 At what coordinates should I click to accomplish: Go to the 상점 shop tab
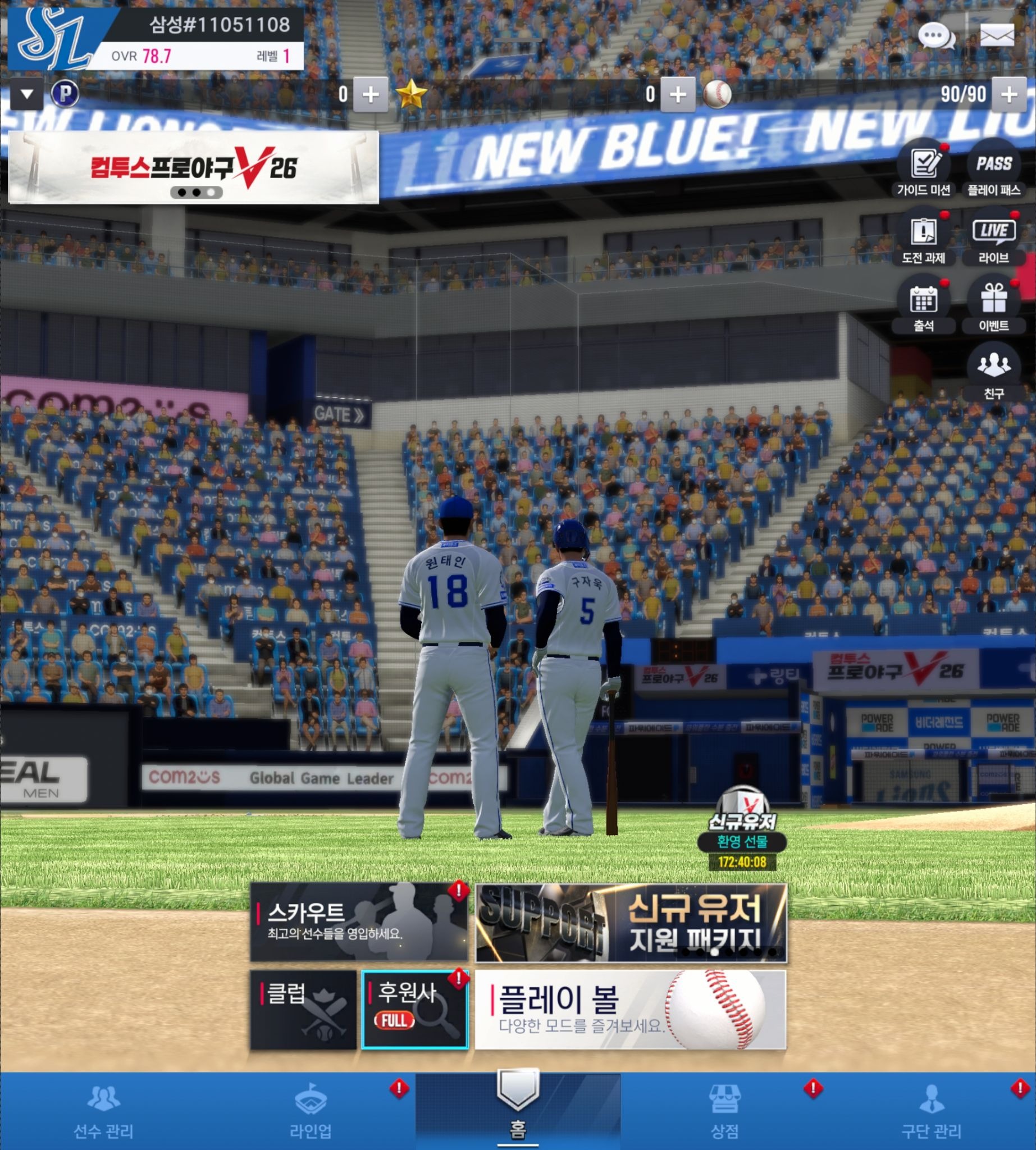(x=724, y=1113)
